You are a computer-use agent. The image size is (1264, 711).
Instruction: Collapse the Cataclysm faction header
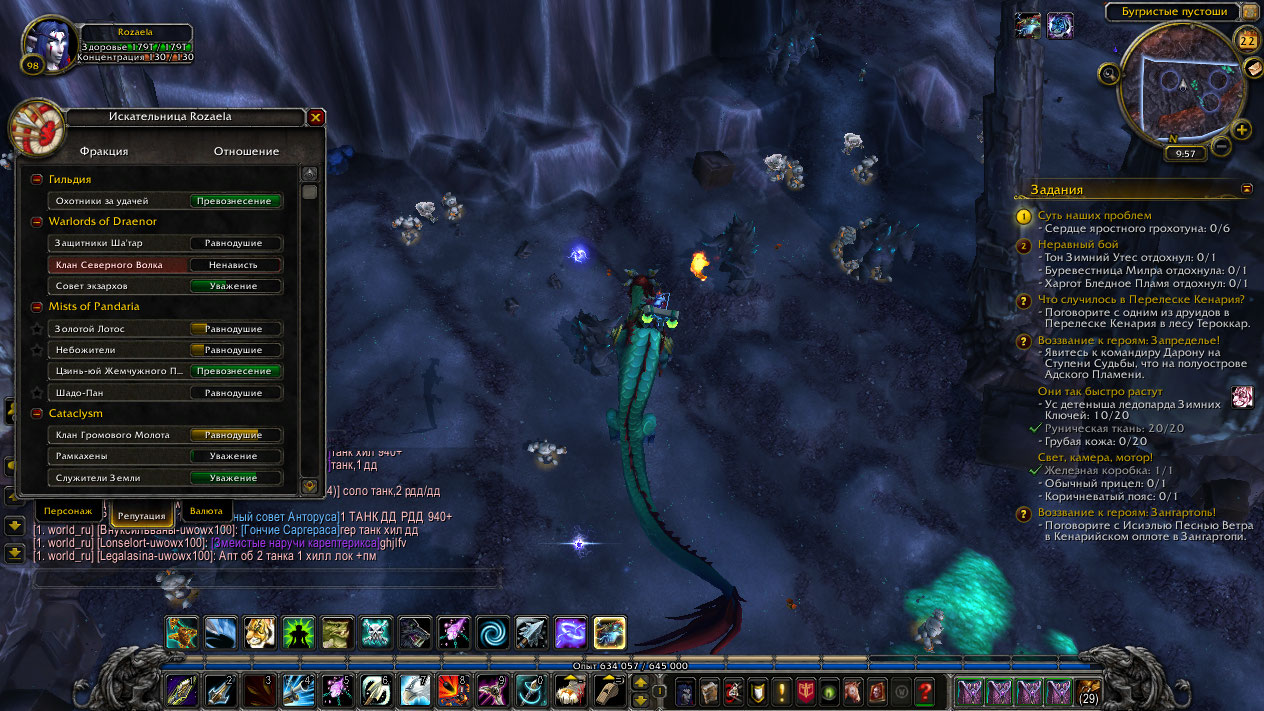click(x=37, y=413)
